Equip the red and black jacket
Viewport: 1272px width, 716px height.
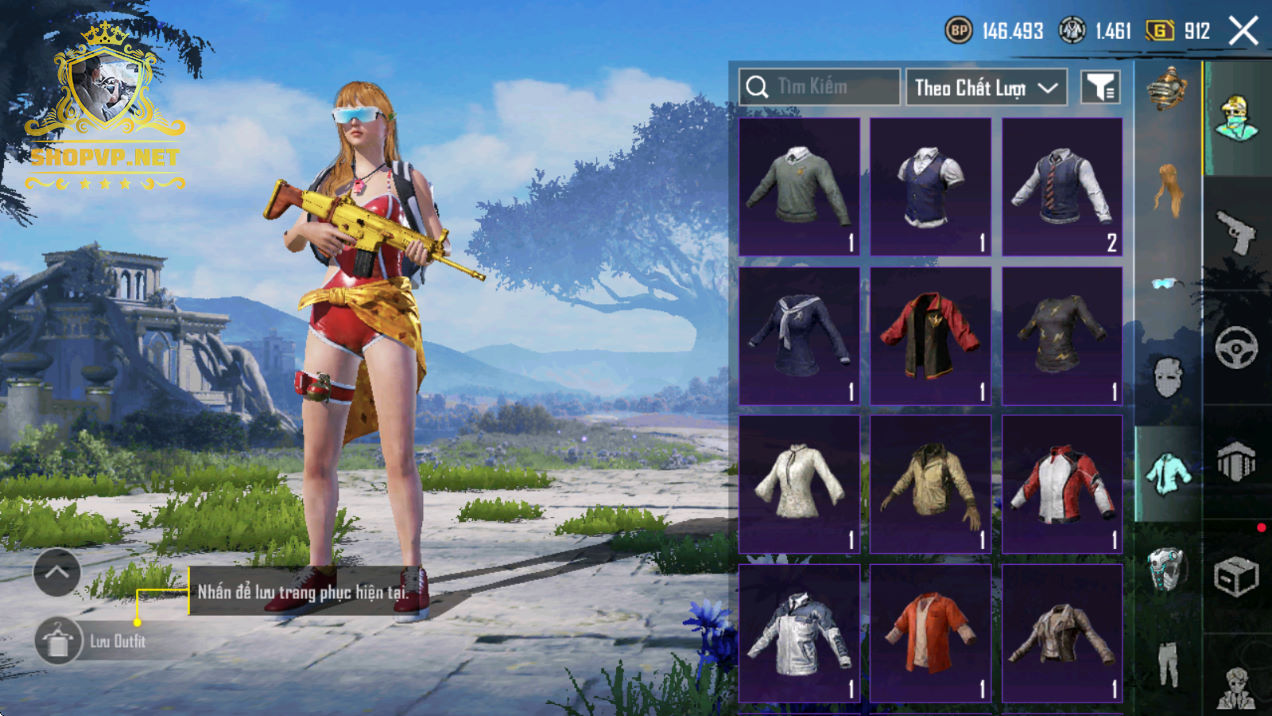click(930, 335)
